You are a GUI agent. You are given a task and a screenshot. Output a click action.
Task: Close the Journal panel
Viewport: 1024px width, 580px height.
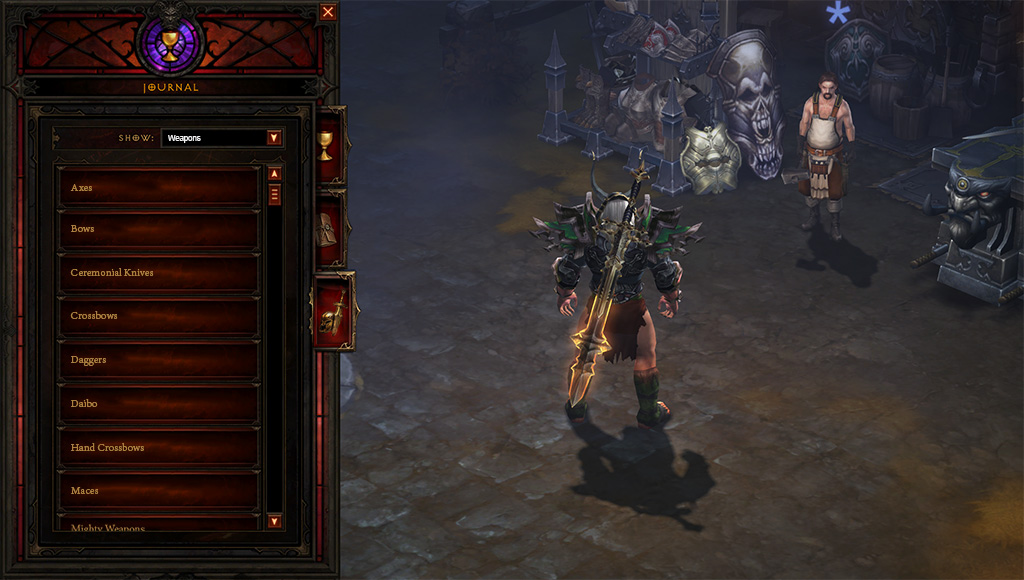(x=328, y=12)
